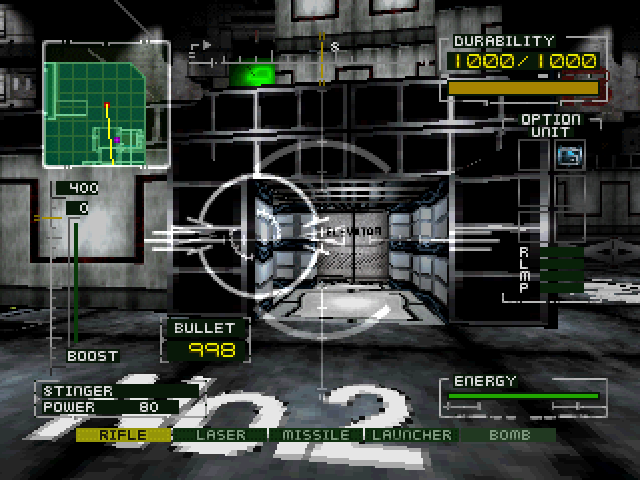Activate the Option Unit icon
Screen dimensions: 640x480
click(x=570, y=155)
